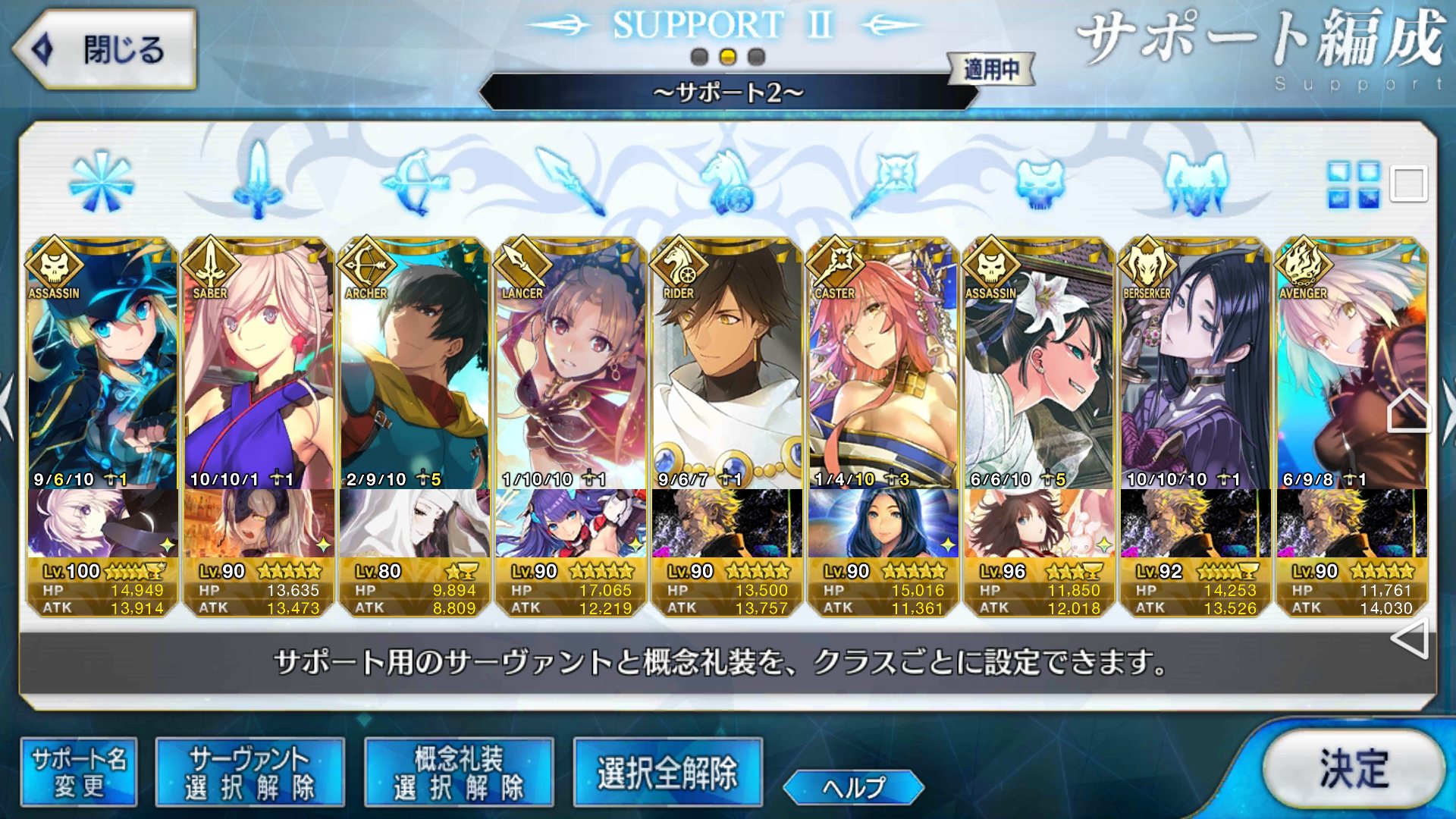The height and width of the screenshot is (819, 1456).
Task: Select the Lancer servant card
Action: pos(571,364)
